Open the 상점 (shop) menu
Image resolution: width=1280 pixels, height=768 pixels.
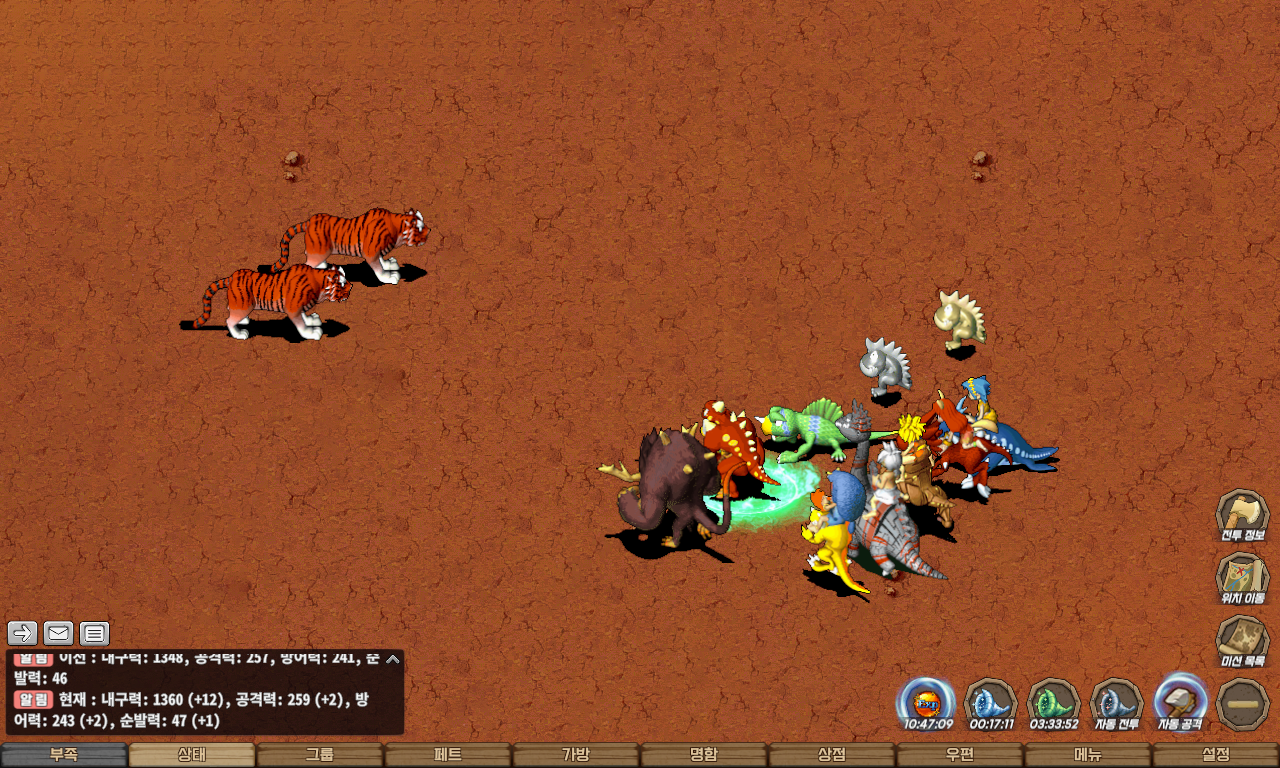tap(832, 755)
